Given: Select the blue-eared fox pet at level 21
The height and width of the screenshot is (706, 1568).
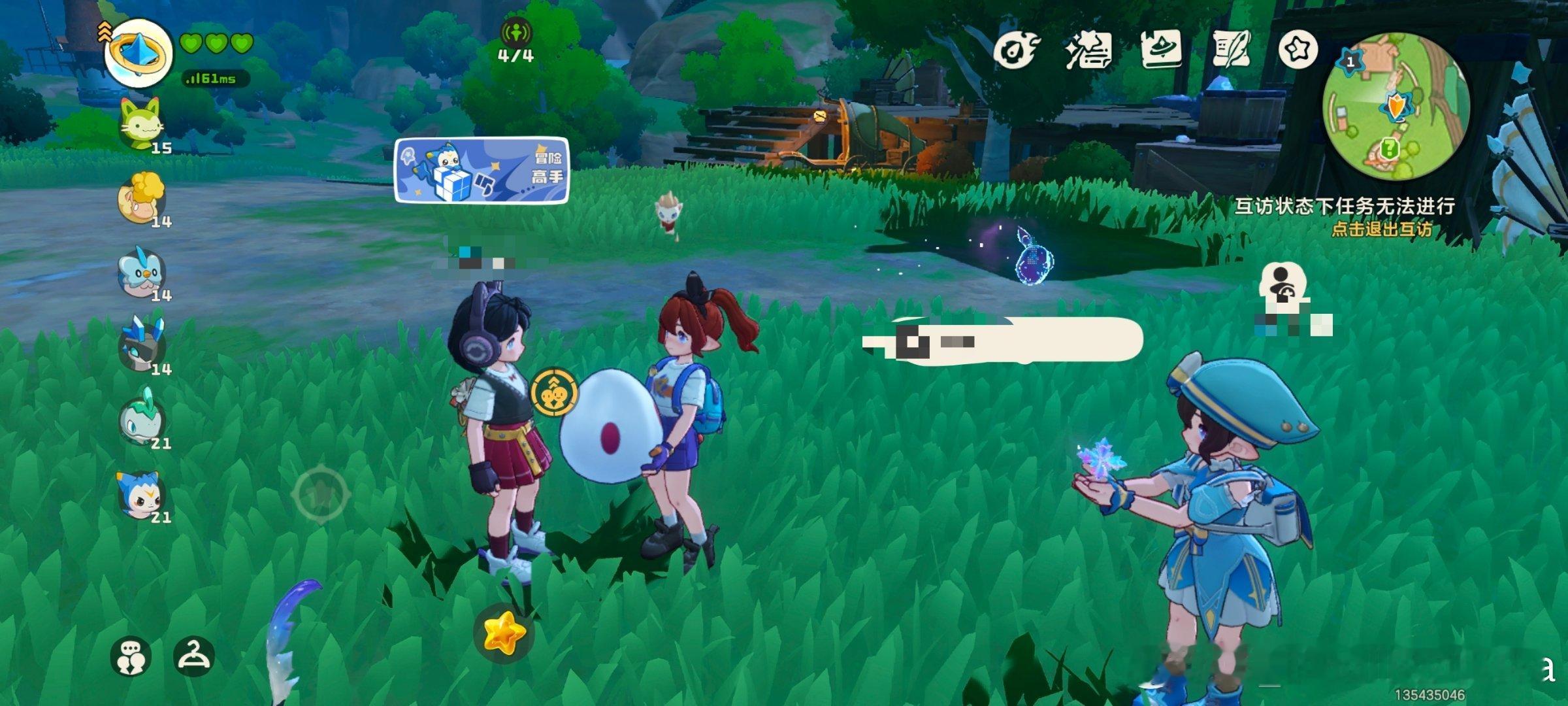Looking at the screenshot, I should coord(141,494).
